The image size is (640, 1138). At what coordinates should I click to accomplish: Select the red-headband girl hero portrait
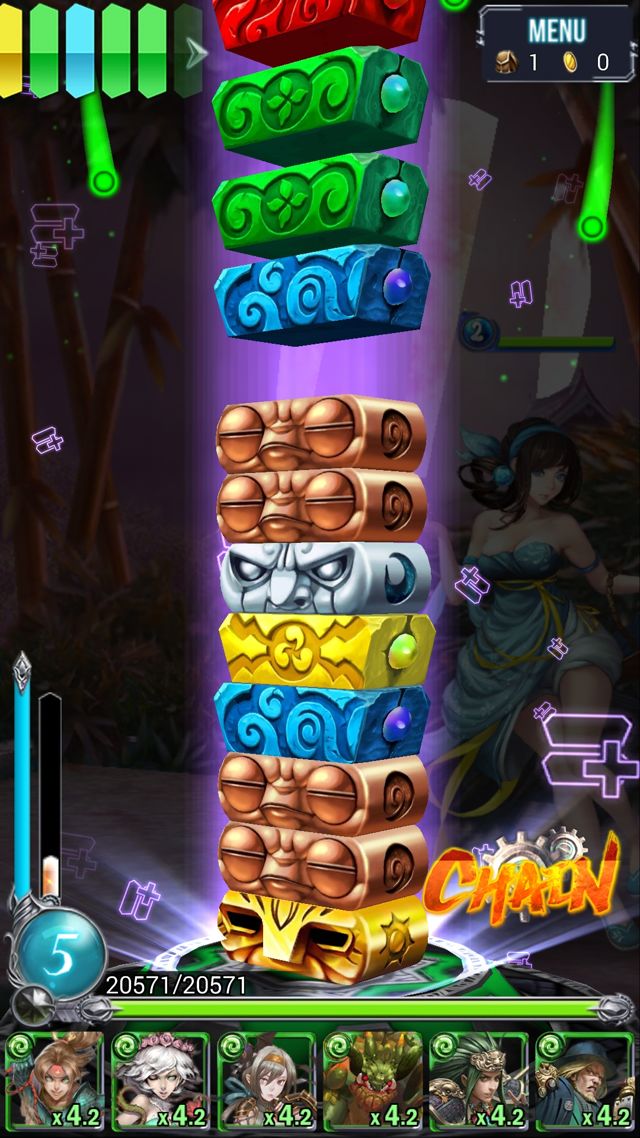click(54, 1081)
